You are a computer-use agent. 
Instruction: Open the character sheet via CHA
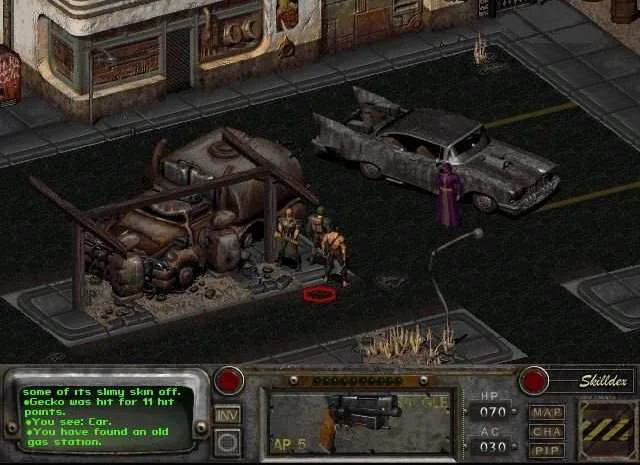pos(547,431)
